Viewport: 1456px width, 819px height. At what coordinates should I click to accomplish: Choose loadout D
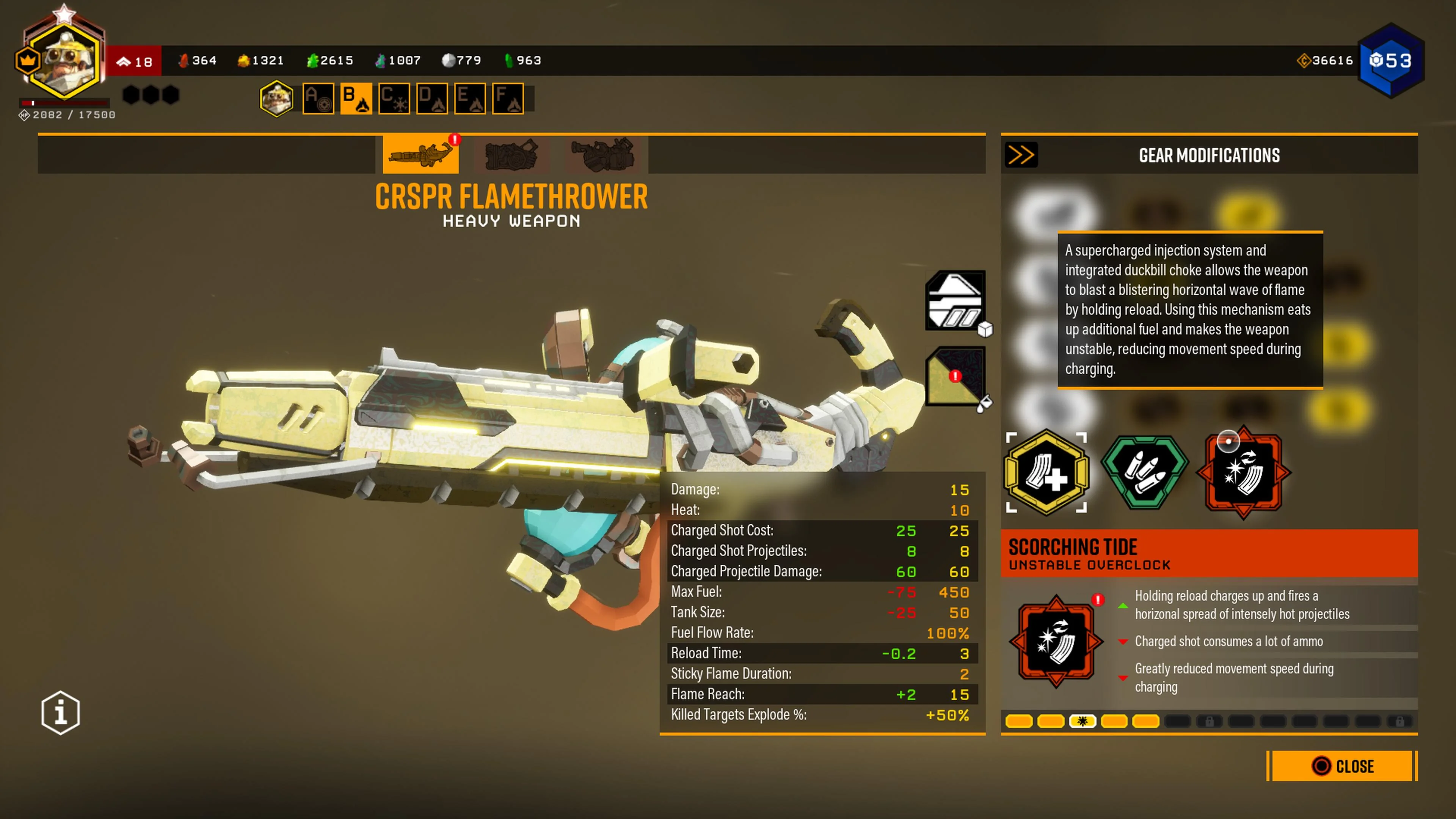pyautogui.click(x=432, y=99)
